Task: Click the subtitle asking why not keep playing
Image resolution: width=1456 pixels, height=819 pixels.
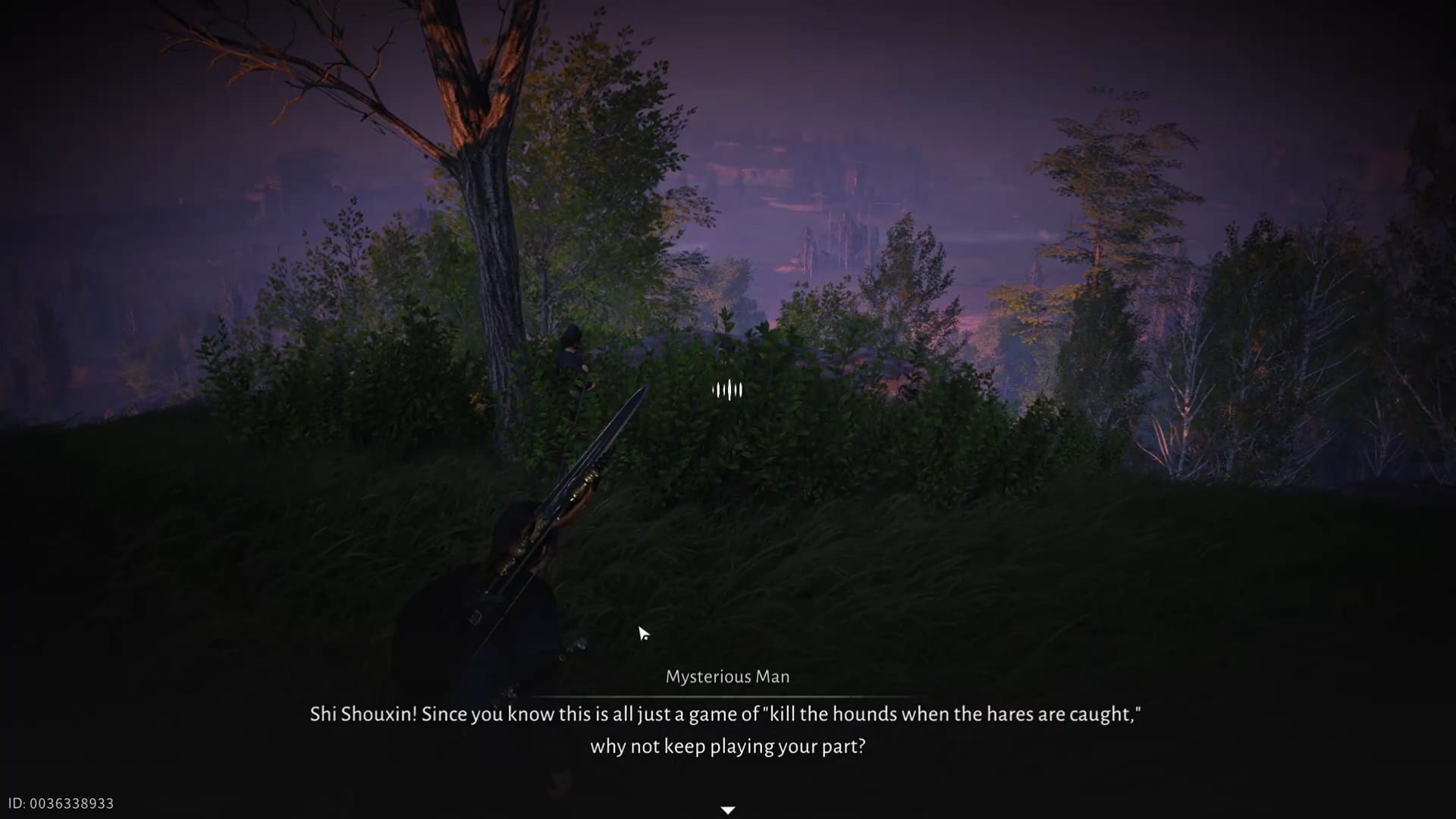Action: tap(727, 746)
